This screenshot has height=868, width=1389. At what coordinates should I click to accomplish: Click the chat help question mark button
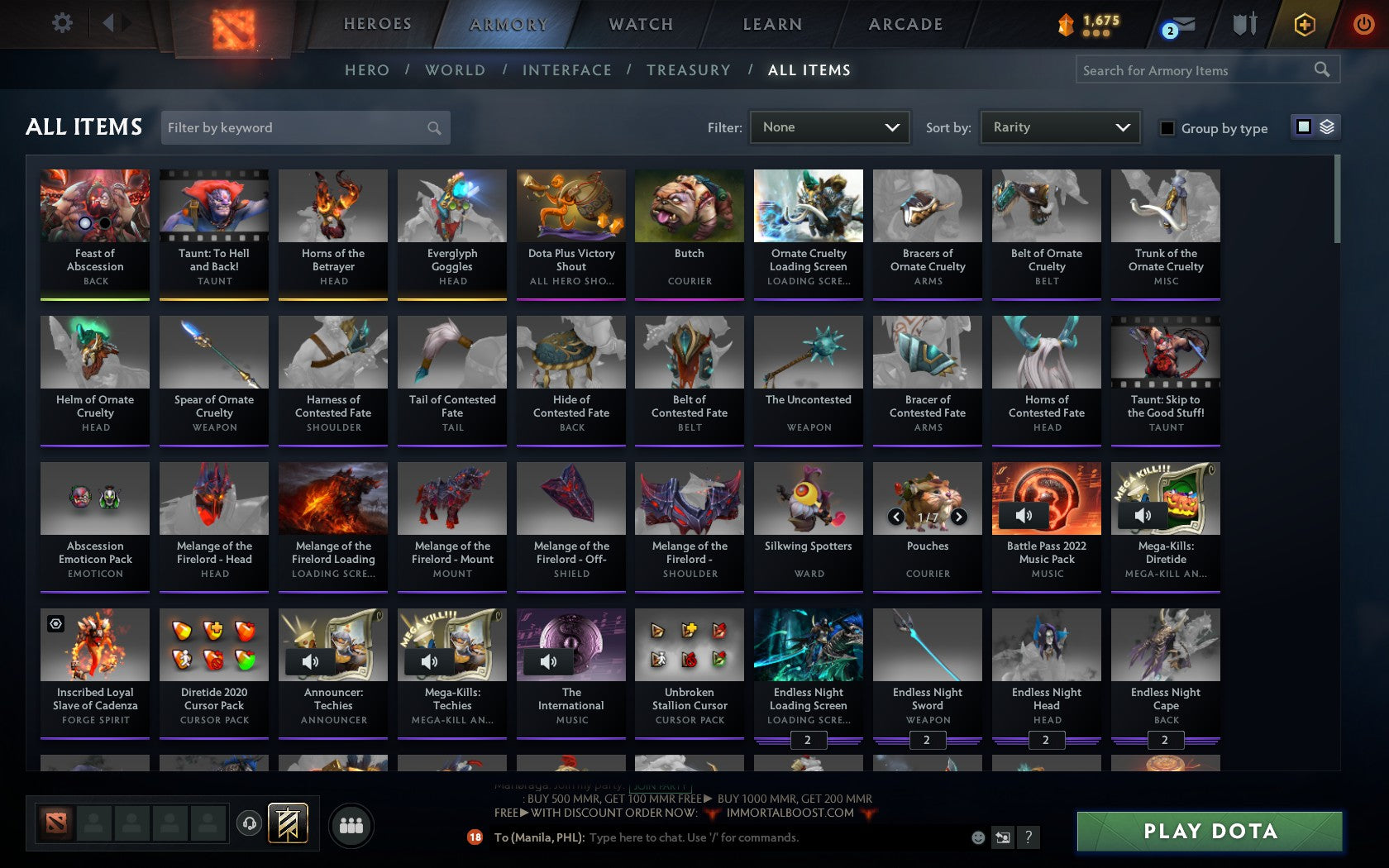click(x=1028, y=837)
